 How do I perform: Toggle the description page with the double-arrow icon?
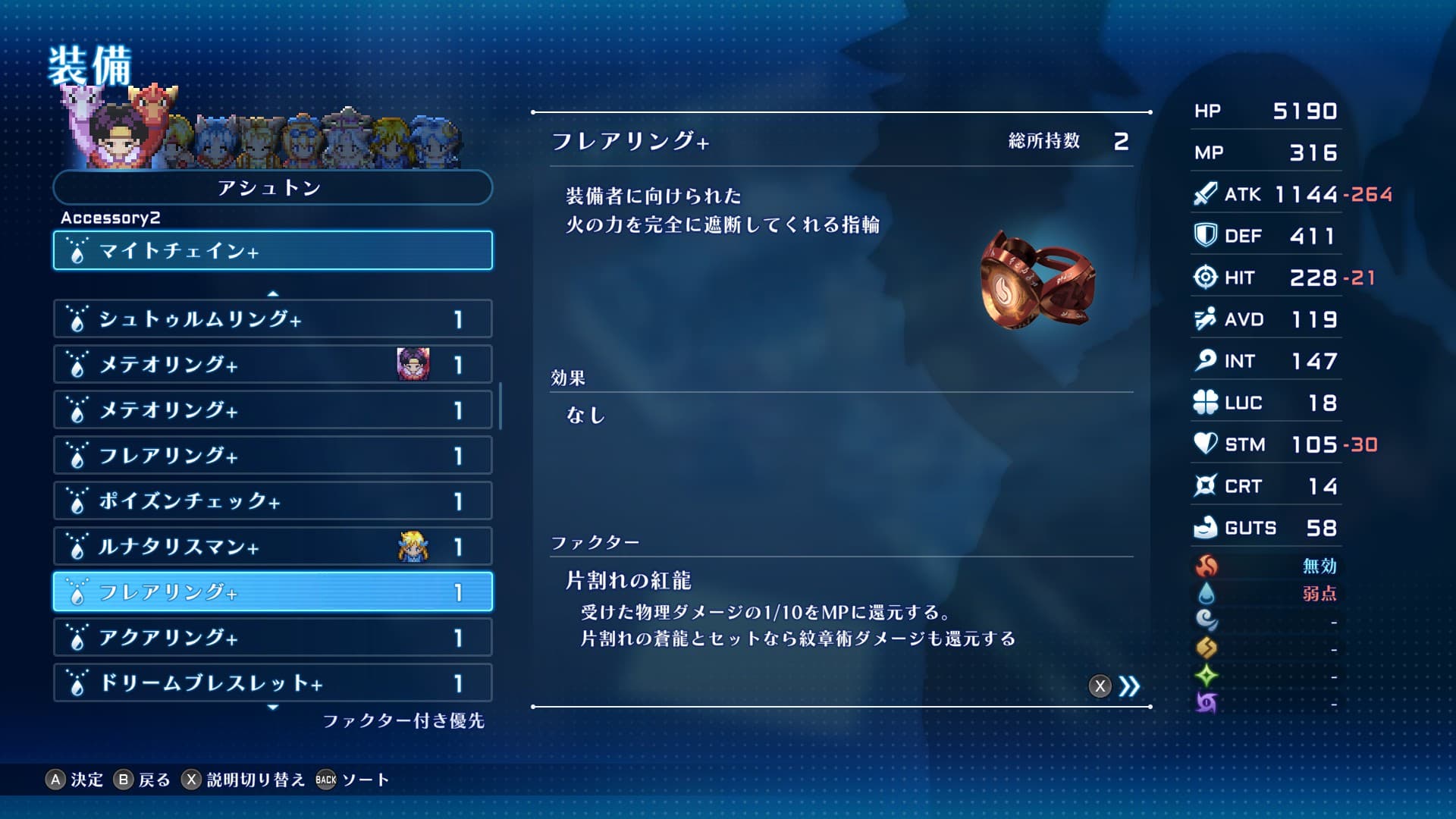(1128, 686)
